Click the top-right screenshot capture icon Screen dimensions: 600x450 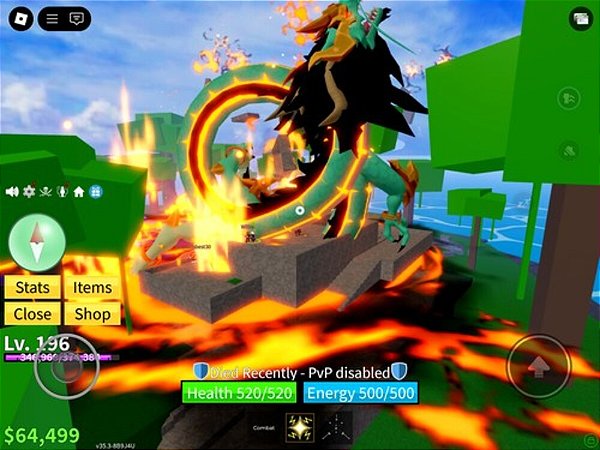(x=581, y=18)
